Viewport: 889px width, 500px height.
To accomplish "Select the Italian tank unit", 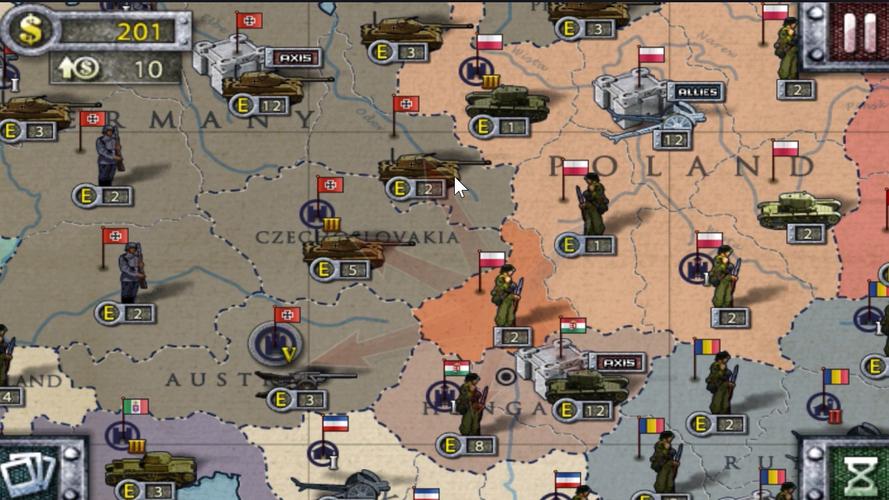I will (150, 468).
